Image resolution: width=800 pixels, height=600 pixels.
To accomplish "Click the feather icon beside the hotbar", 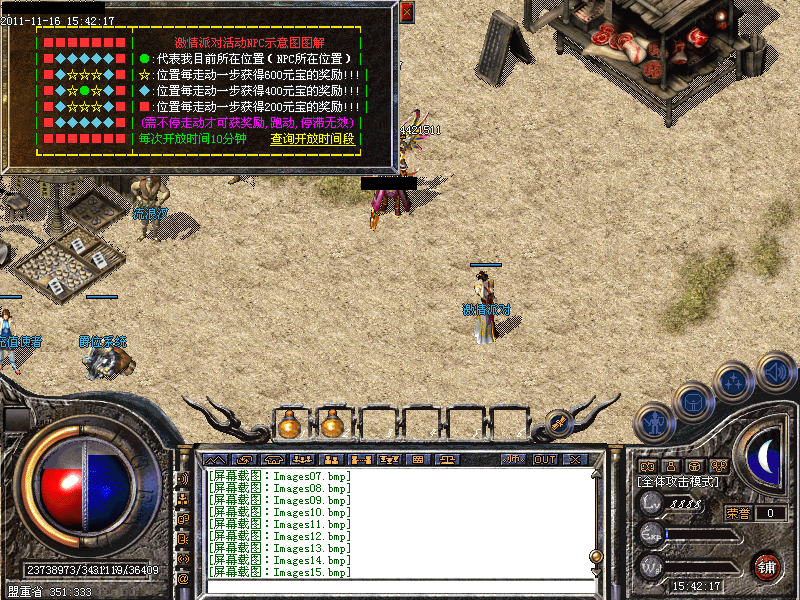I will pyautogui.click(x=558, y=424).
